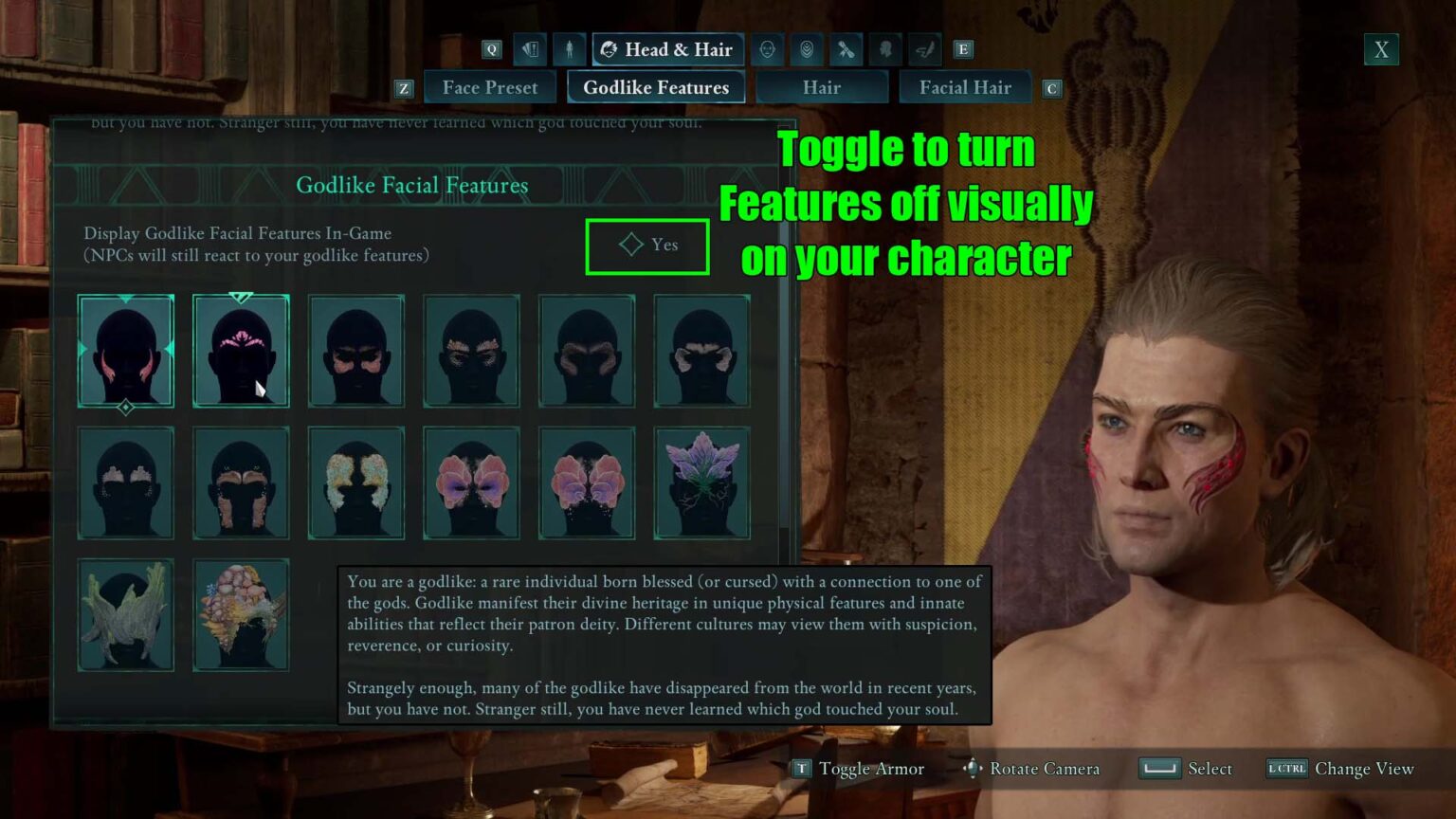Click the diamond marker below the first godlike feature
Image resolution: width=1456 pixels, height=819 pixels.
[x=126, y=408]
